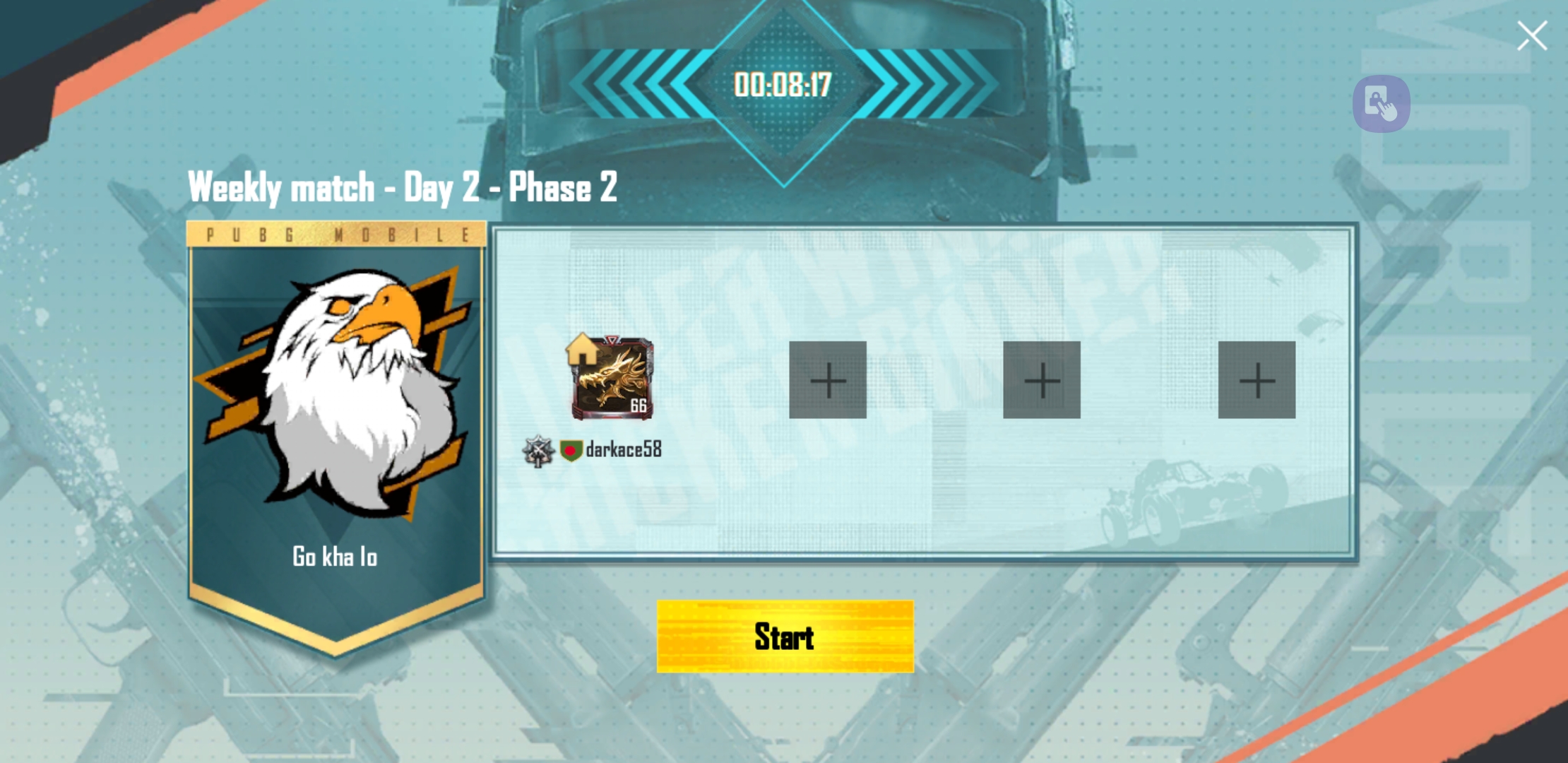The height and width of the screenshot is (763, 1568).
Task: Tap the rightmost empty plus slot
Action: click(x=1257, y=381)
